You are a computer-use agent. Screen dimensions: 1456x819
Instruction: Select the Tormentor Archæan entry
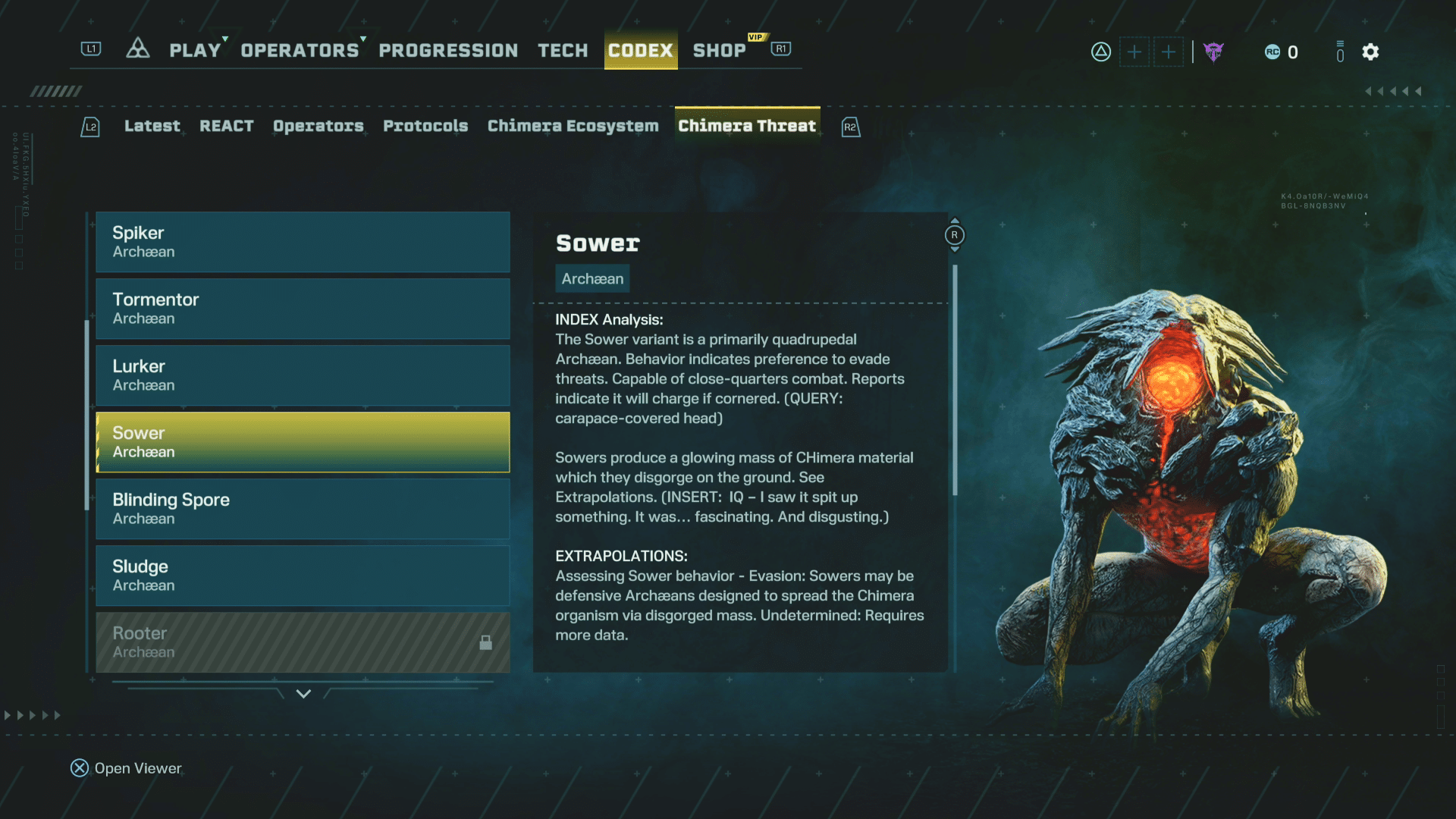coord(302,309)
